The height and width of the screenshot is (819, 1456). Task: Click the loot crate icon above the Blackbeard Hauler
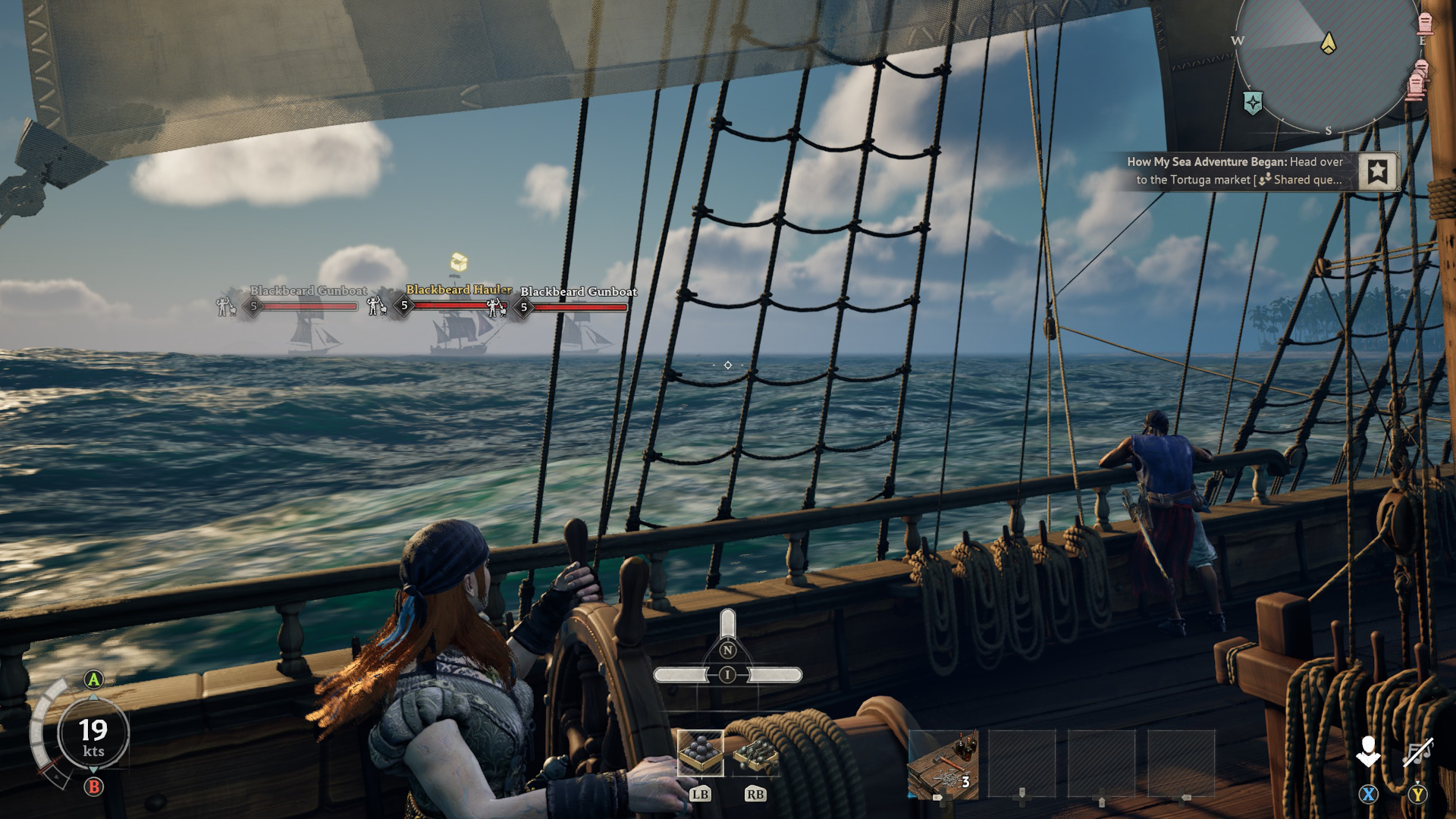(x=458, y=261)
